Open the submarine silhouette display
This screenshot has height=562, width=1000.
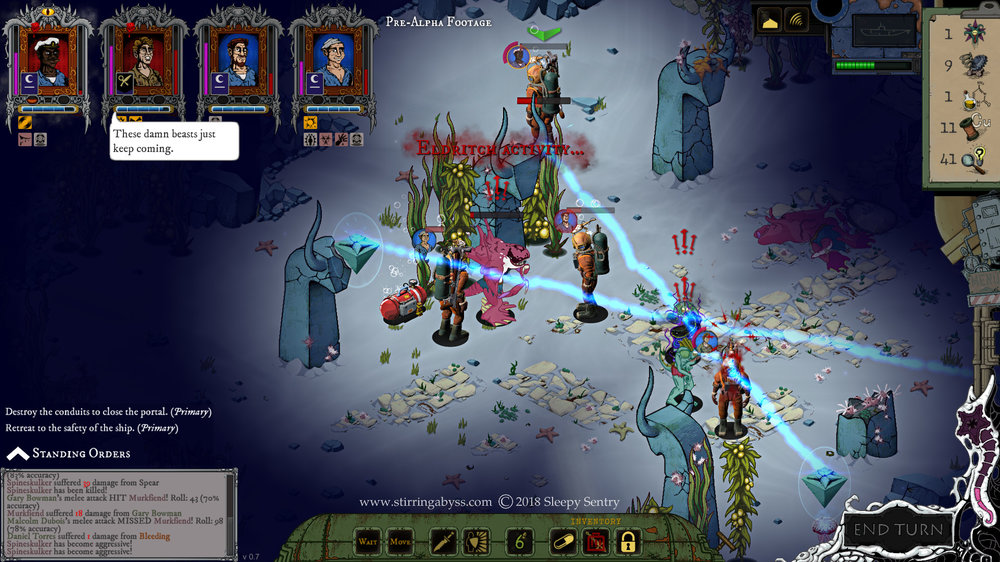[882, 29]
